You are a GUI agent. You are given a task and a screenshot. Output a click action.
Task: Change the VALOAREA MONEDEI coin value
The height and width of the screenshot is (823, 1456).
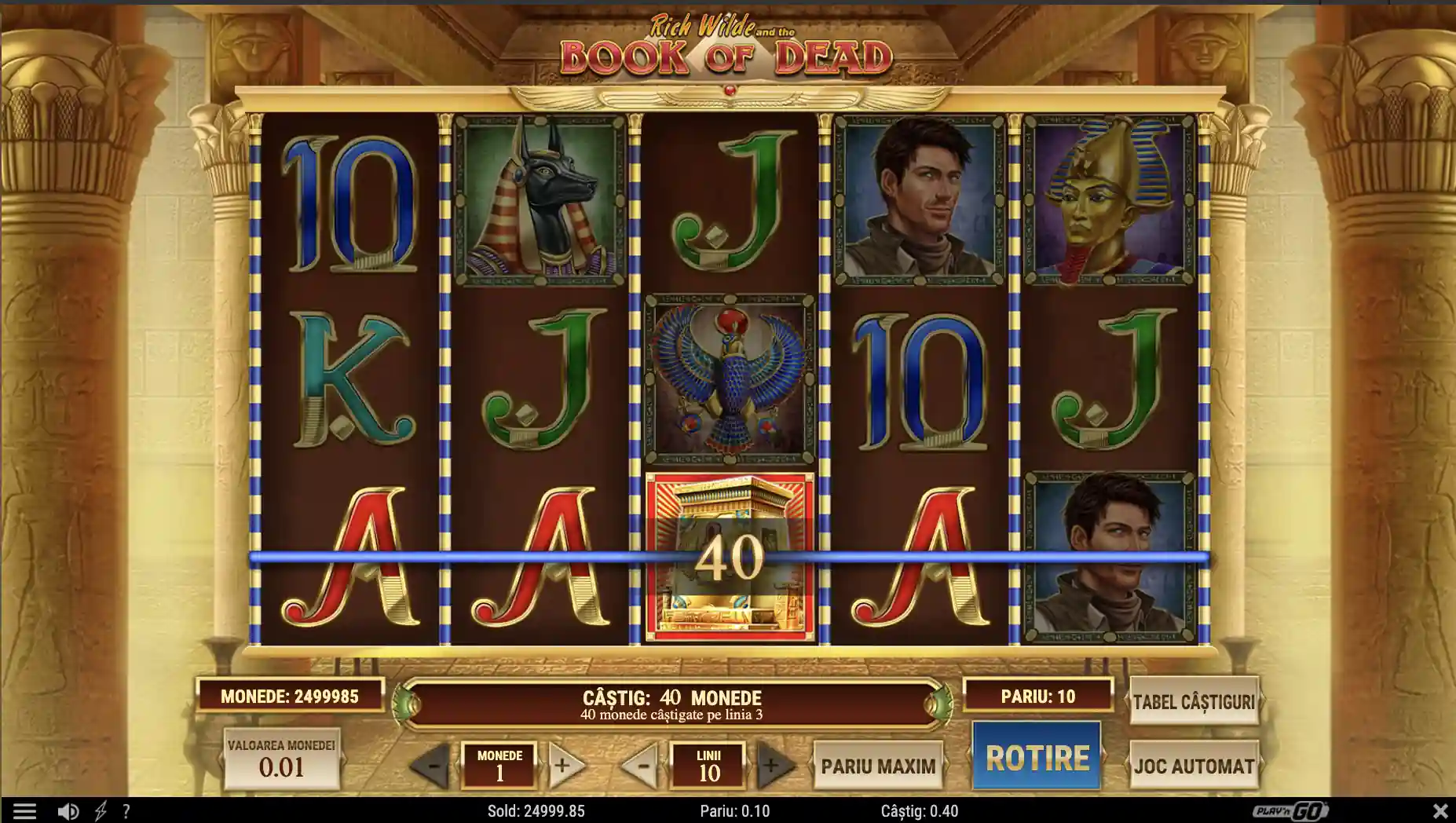pyautogui.click(x=281, y=759)
